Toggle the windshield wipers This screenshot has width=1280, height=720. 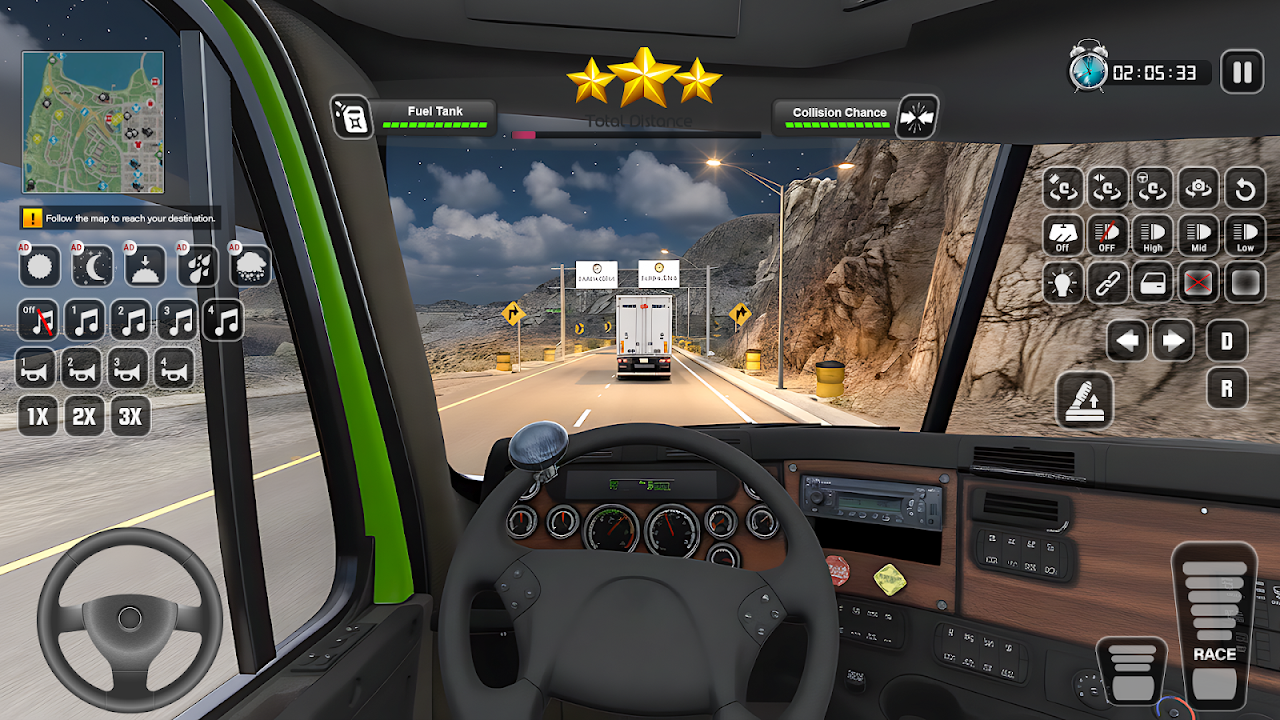click(1062, 236)
